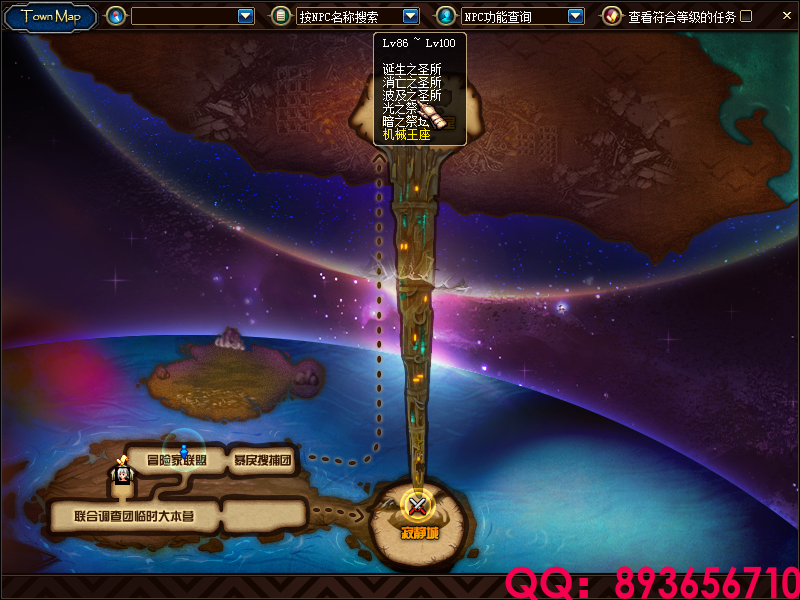Screen dimensions: 800x600
Task: Open the 按NPC名称搜索 dropdown
Action: [410, 16]
